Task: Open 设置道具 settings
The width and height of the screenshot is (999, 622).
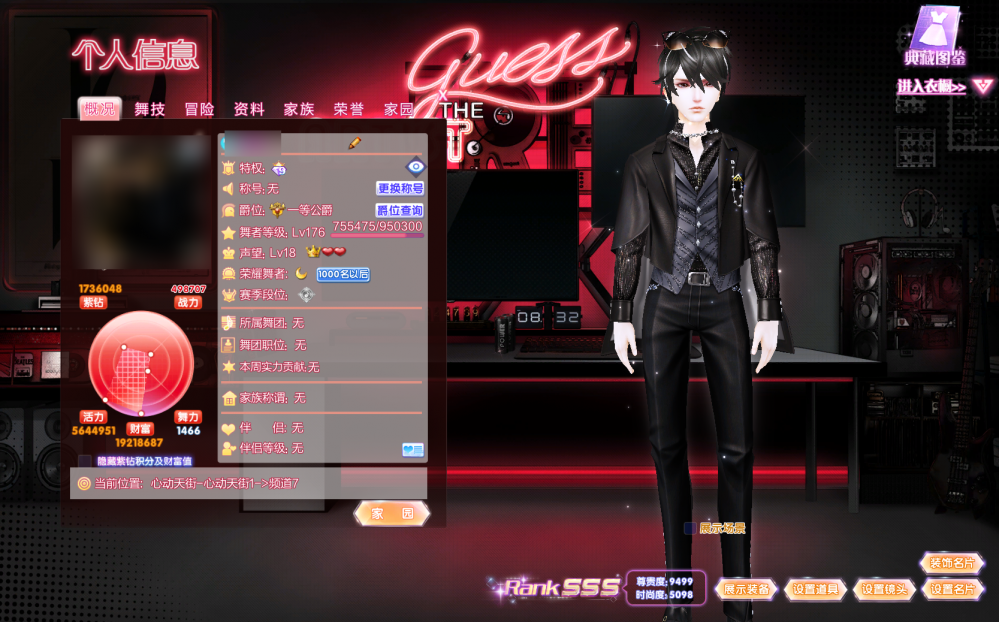Action: click(818, 589)
